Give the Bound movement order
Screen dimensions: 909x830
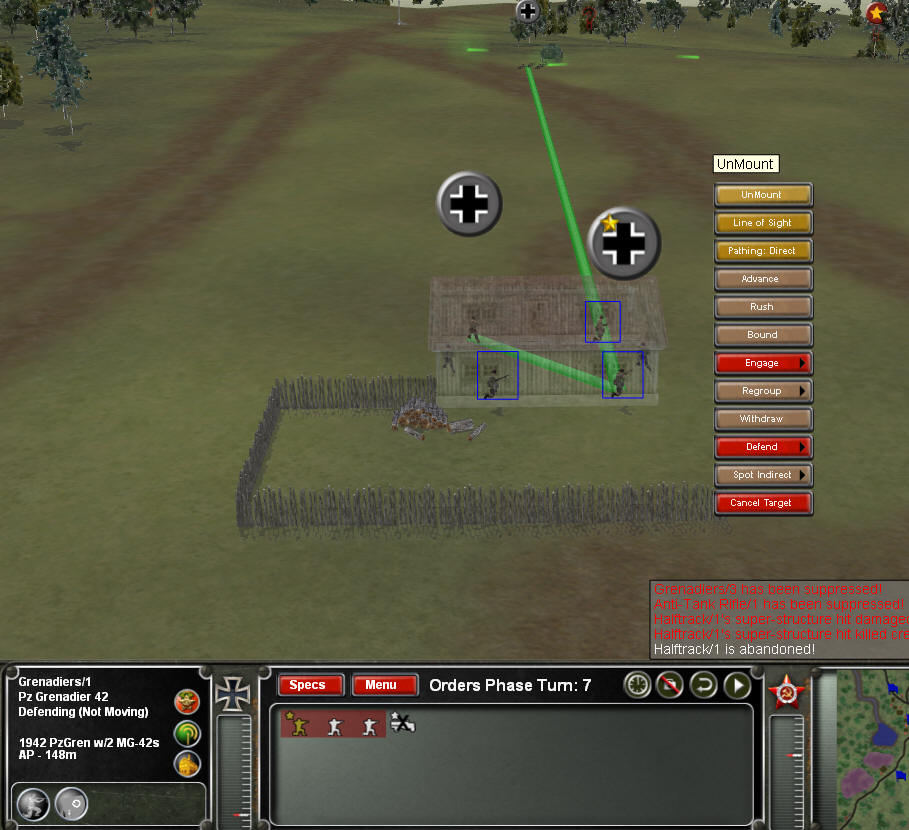coord(762,335)
